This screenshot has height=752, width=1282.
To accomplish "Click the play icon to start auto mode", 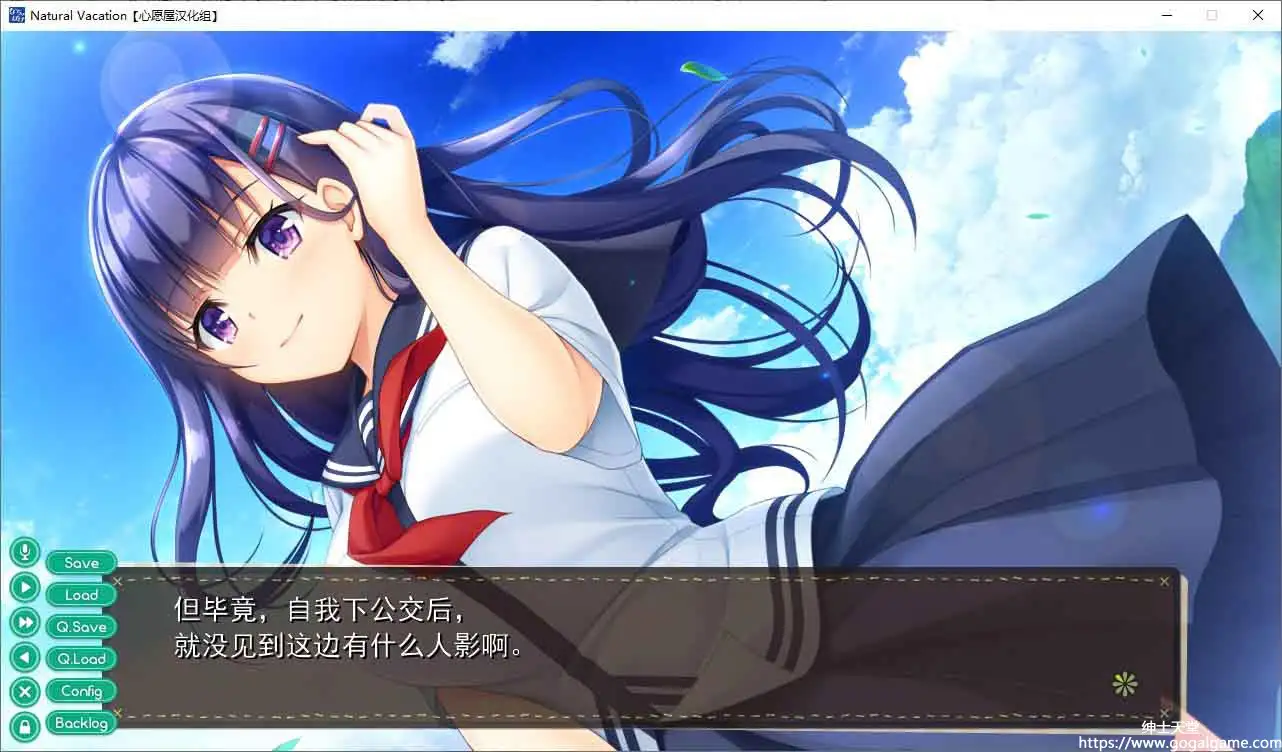I will point(24,587).
